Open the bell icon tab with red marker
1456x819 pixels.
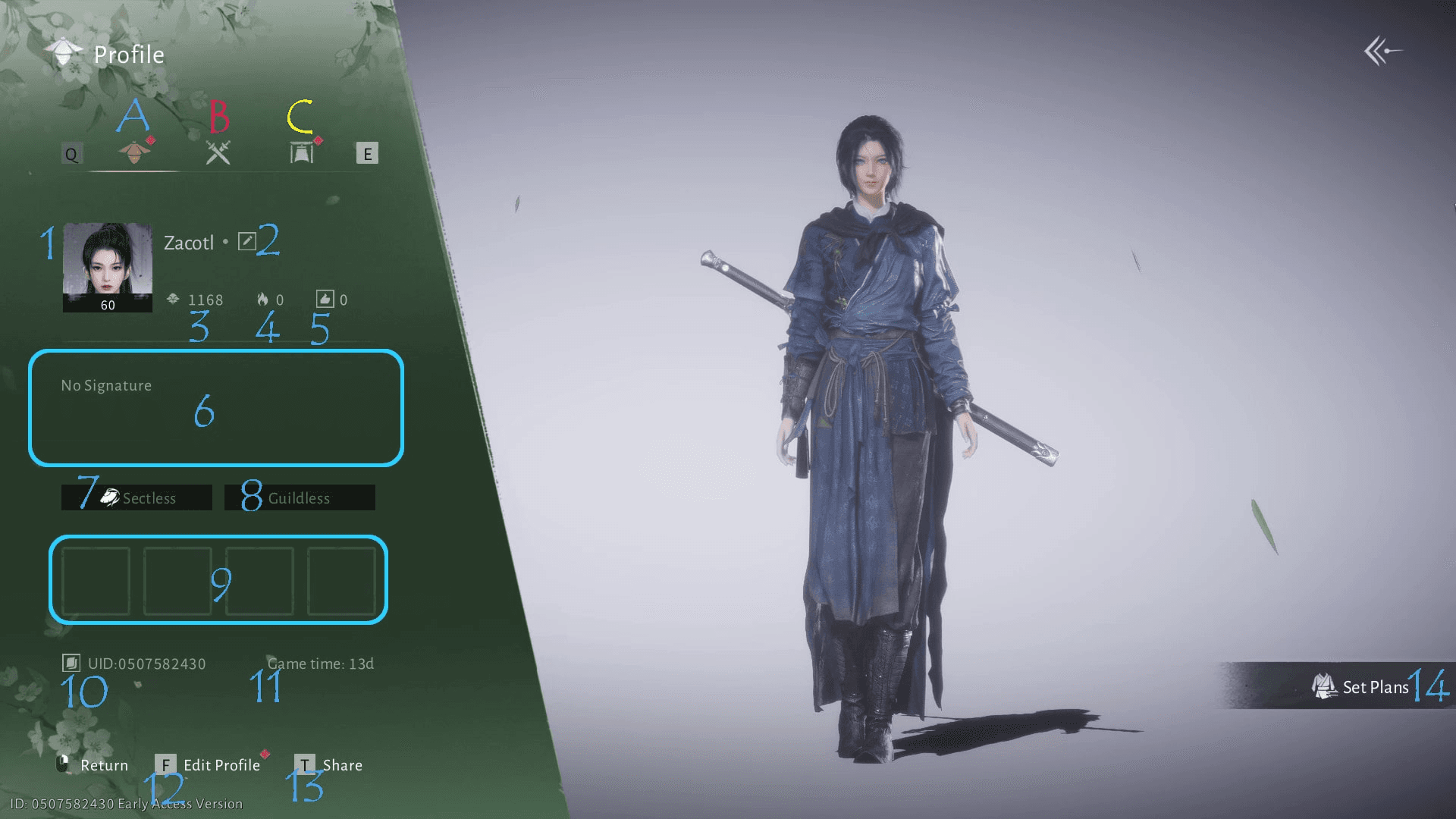(300, 152)
